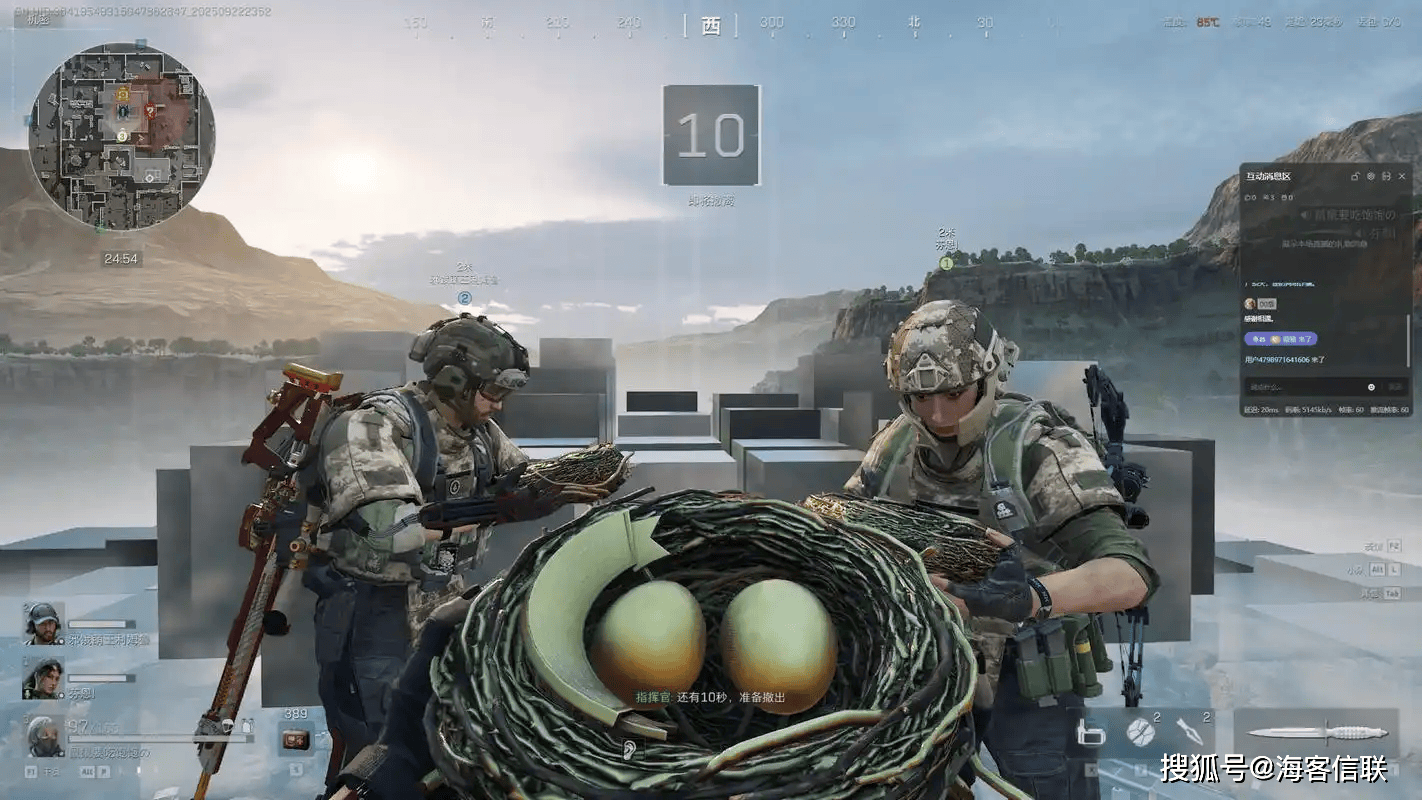The height and width of the screenshot is (800, 1422).
Task: Choose the round tactical item slot
Action: [1140, 733]
